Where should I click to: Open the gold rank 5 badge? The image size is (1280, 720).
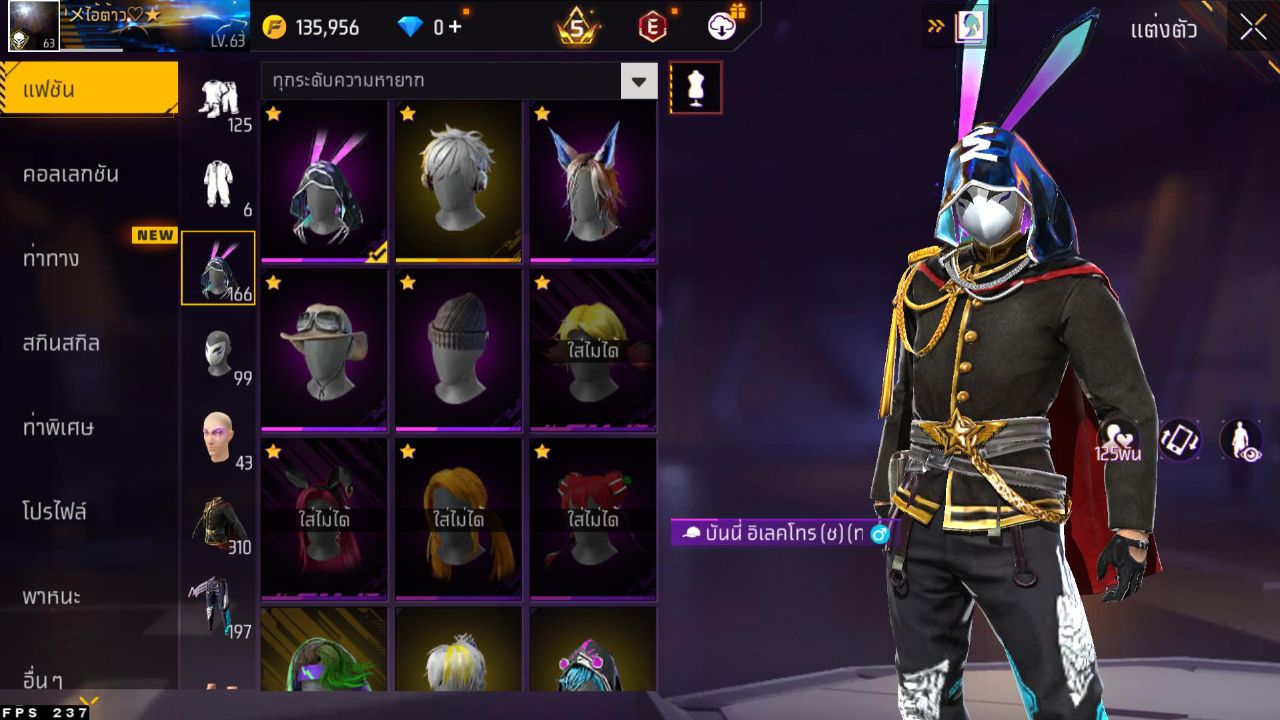click(576, 28)
